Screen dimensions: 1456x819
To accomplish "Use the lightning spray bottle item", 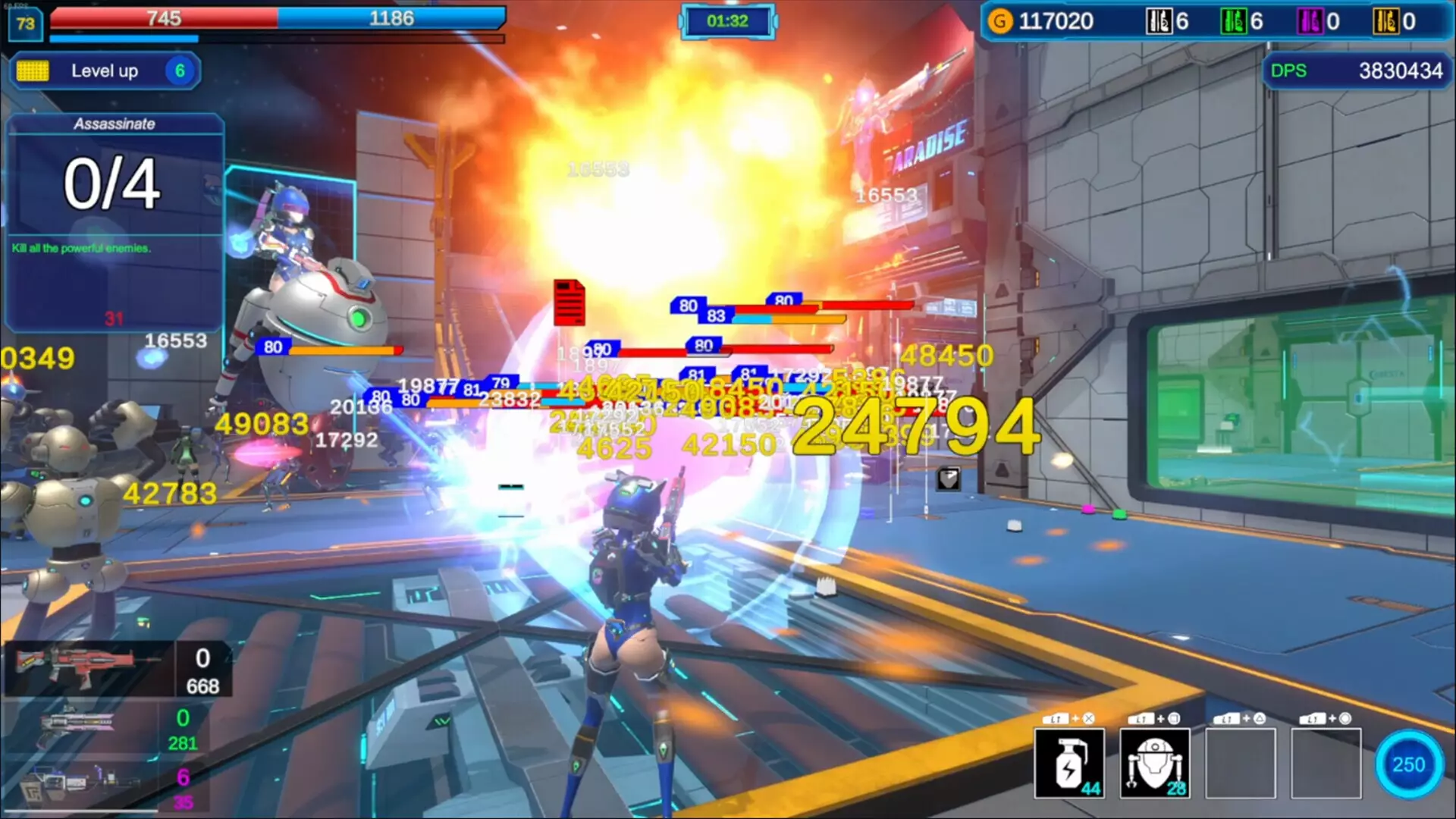I will click(1069, 764).
